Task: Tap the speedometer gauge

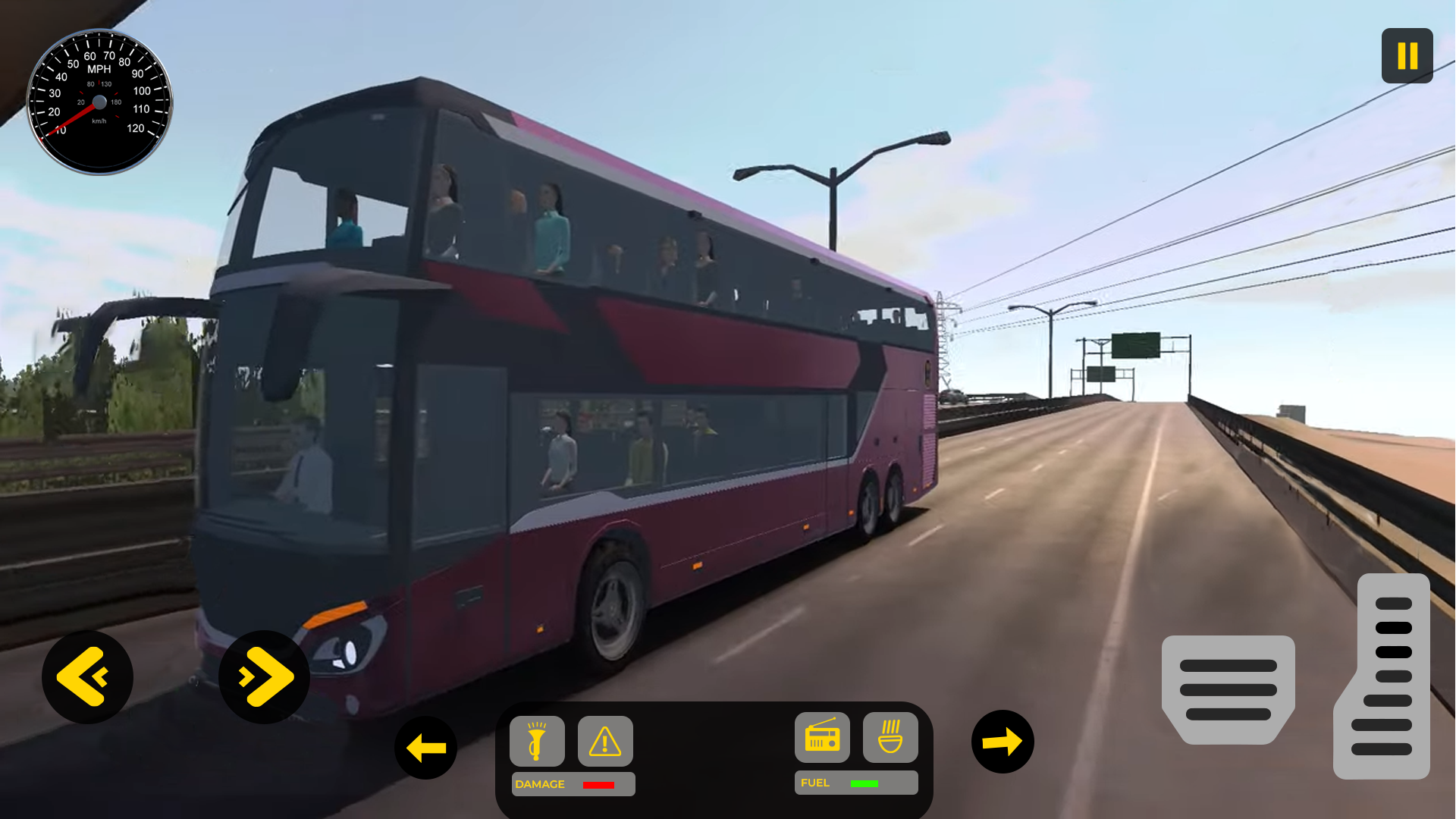Action: (99, 99)
